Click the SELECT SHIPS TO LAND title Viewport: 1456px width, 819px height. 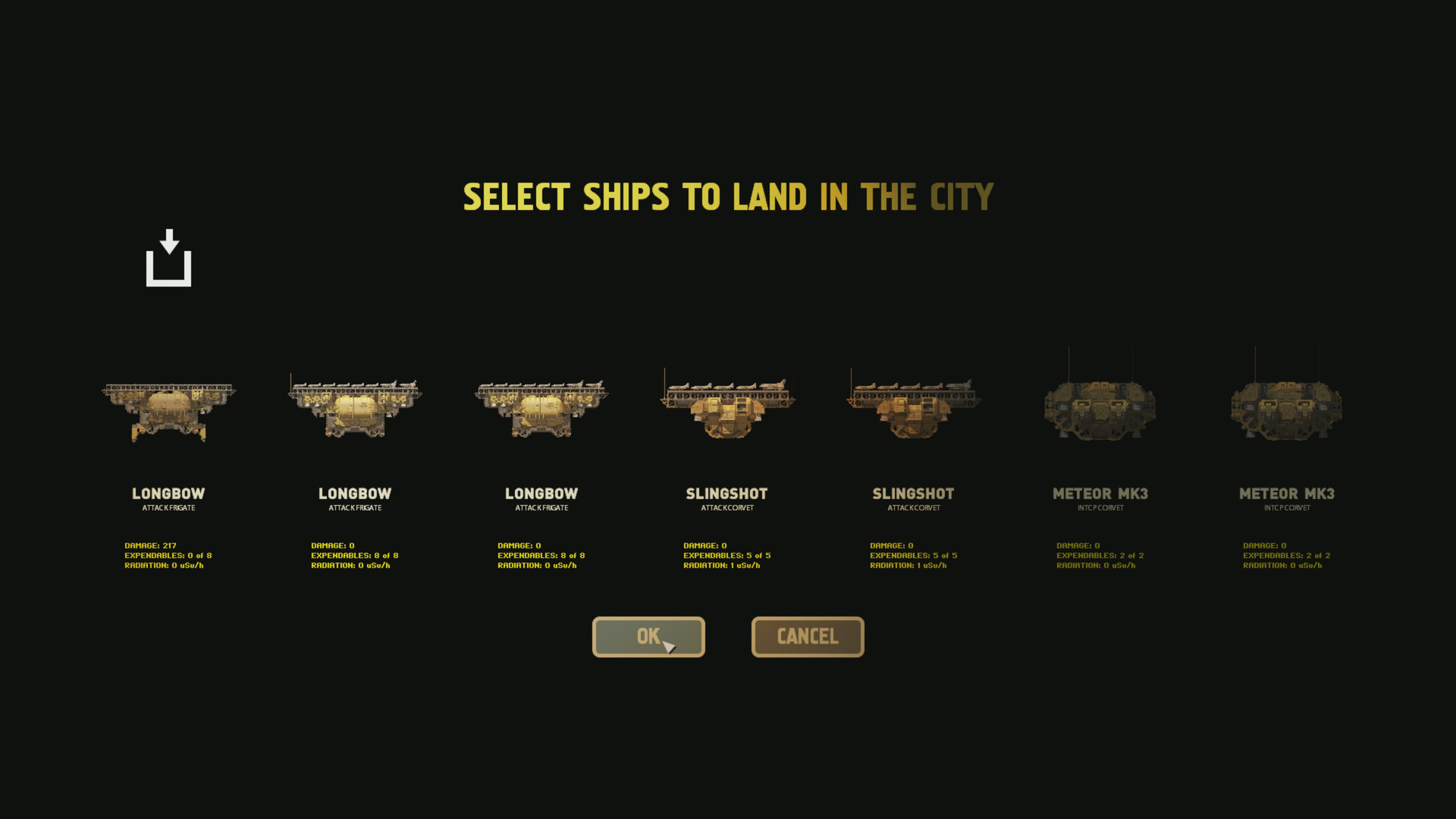point(728,196)
